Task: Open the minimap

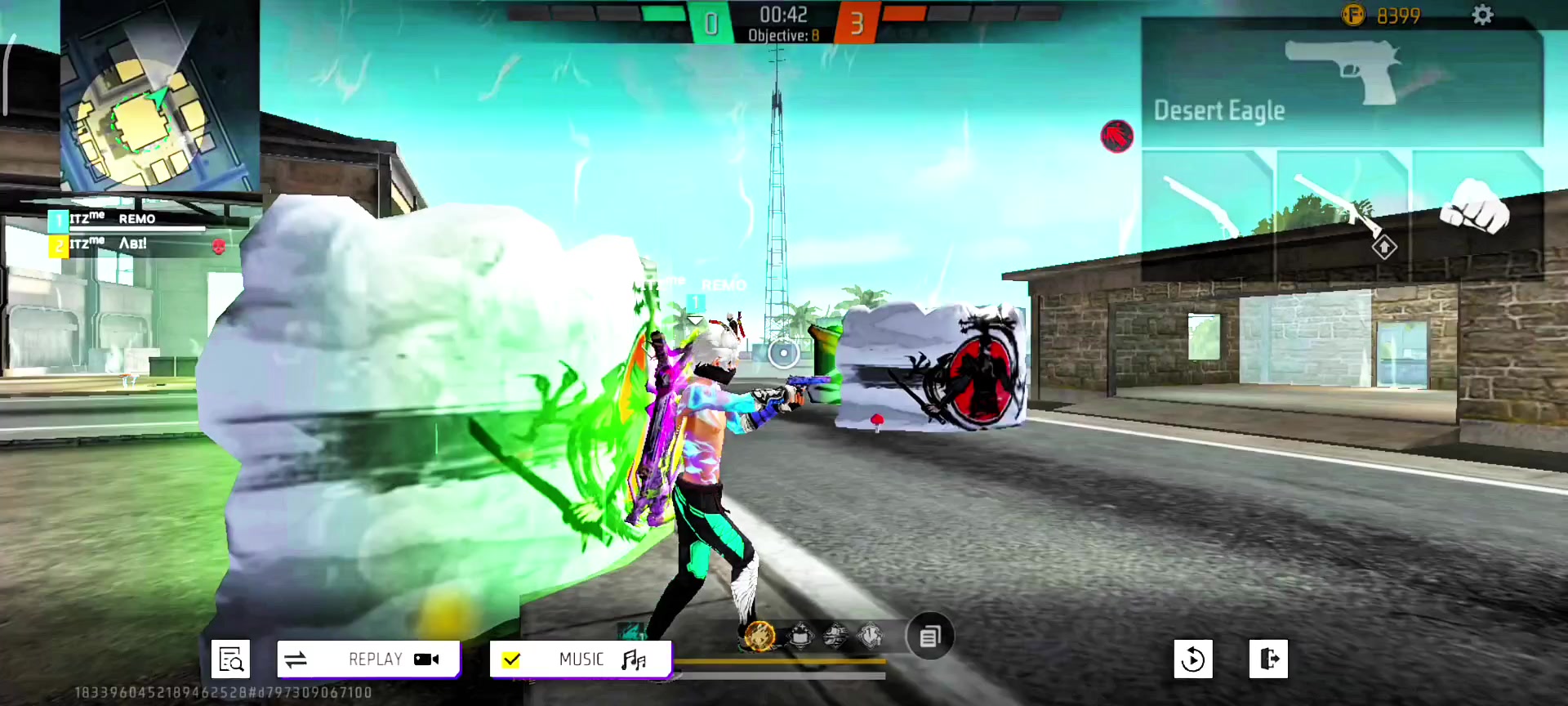Action: [159, 96]
